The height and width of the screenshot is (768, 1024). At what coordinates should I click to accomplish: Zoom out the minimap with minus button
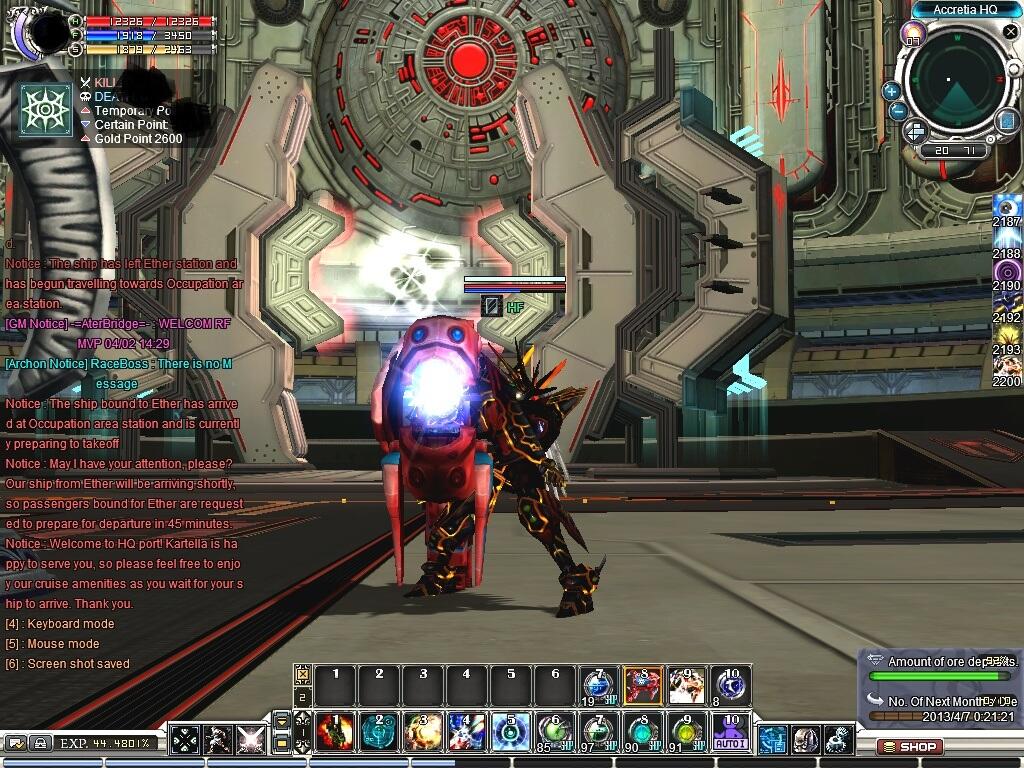coord(898,111)
